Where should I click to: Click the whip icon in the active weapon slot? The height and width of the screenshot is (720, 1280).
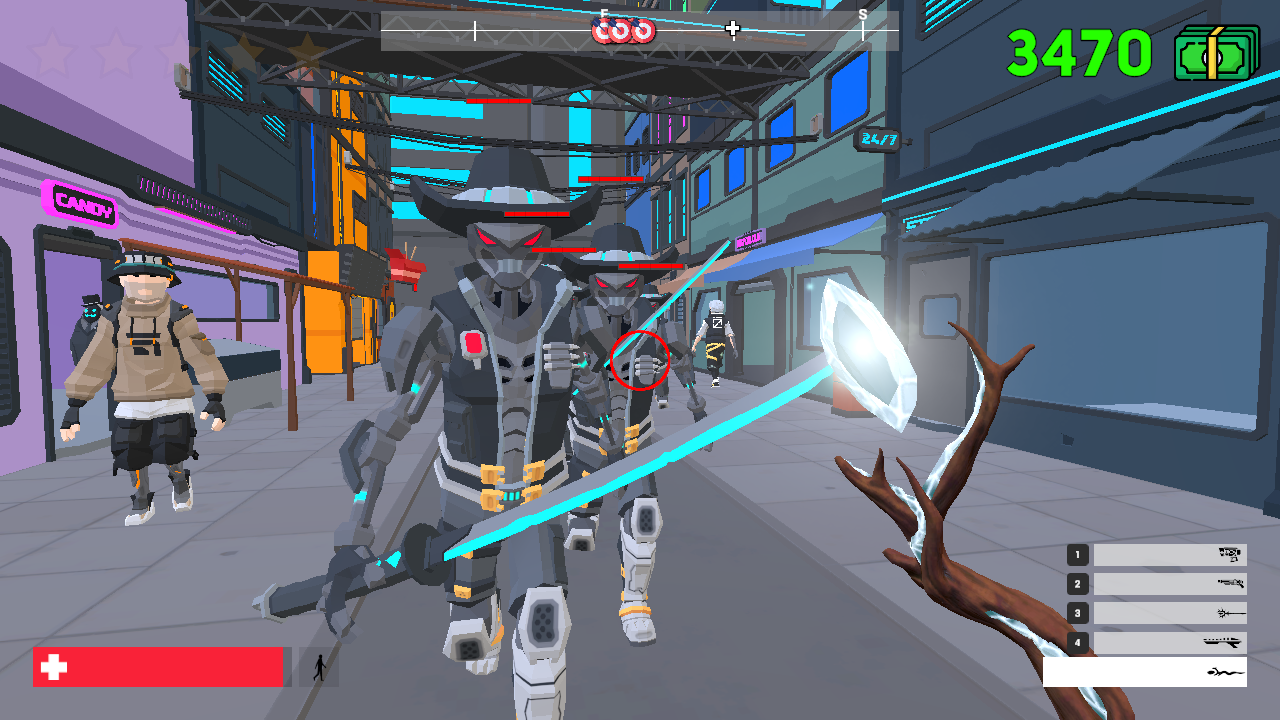pyautogui.click(x=1226, y=672)
